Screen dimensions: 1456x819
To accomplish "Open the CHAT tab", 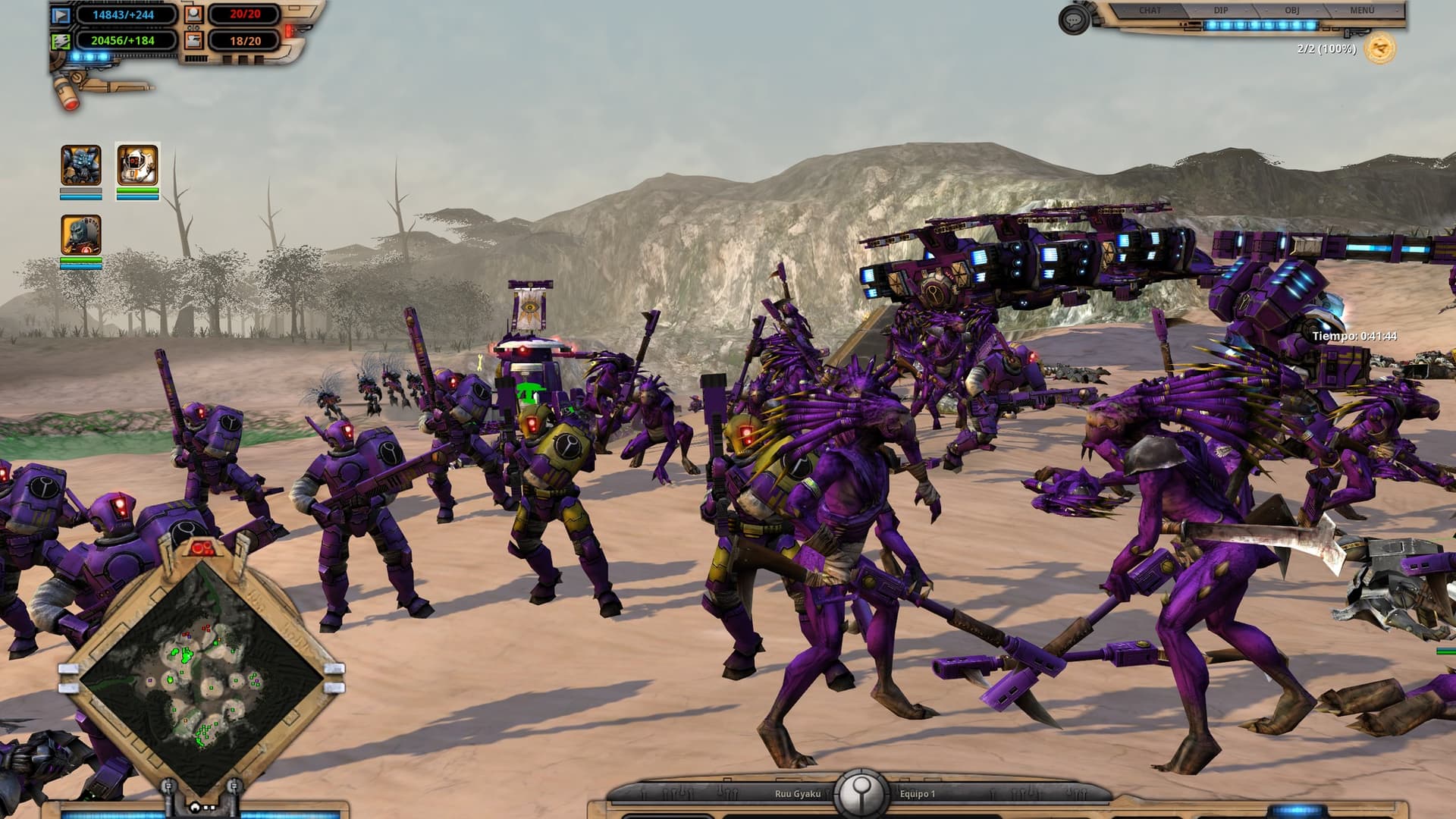I will tap(1150, 11).
